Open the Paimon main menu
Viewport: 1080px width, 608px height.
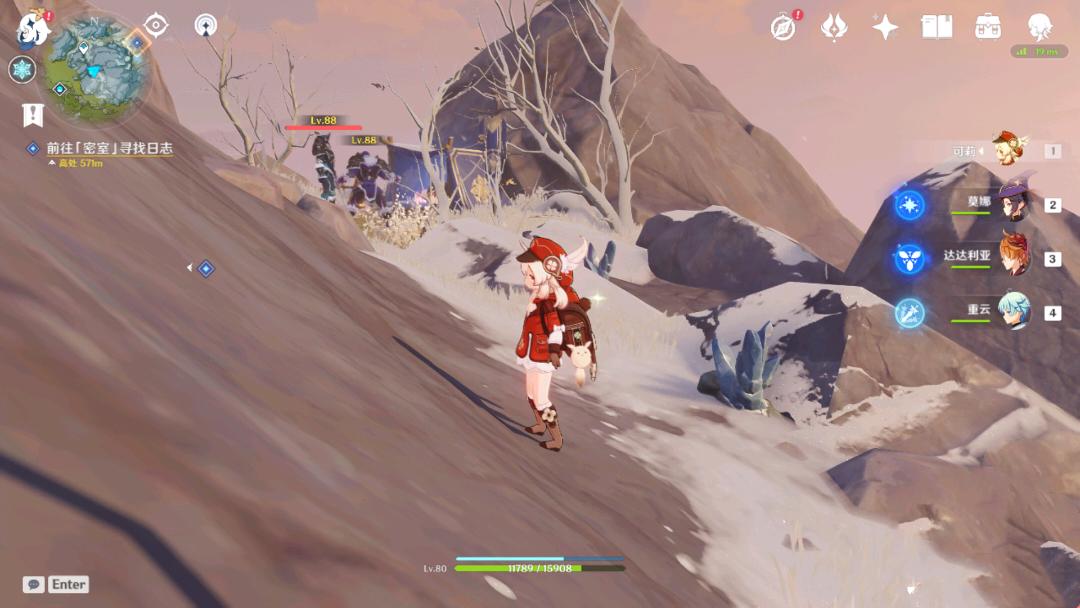click(x=33, y=28)
